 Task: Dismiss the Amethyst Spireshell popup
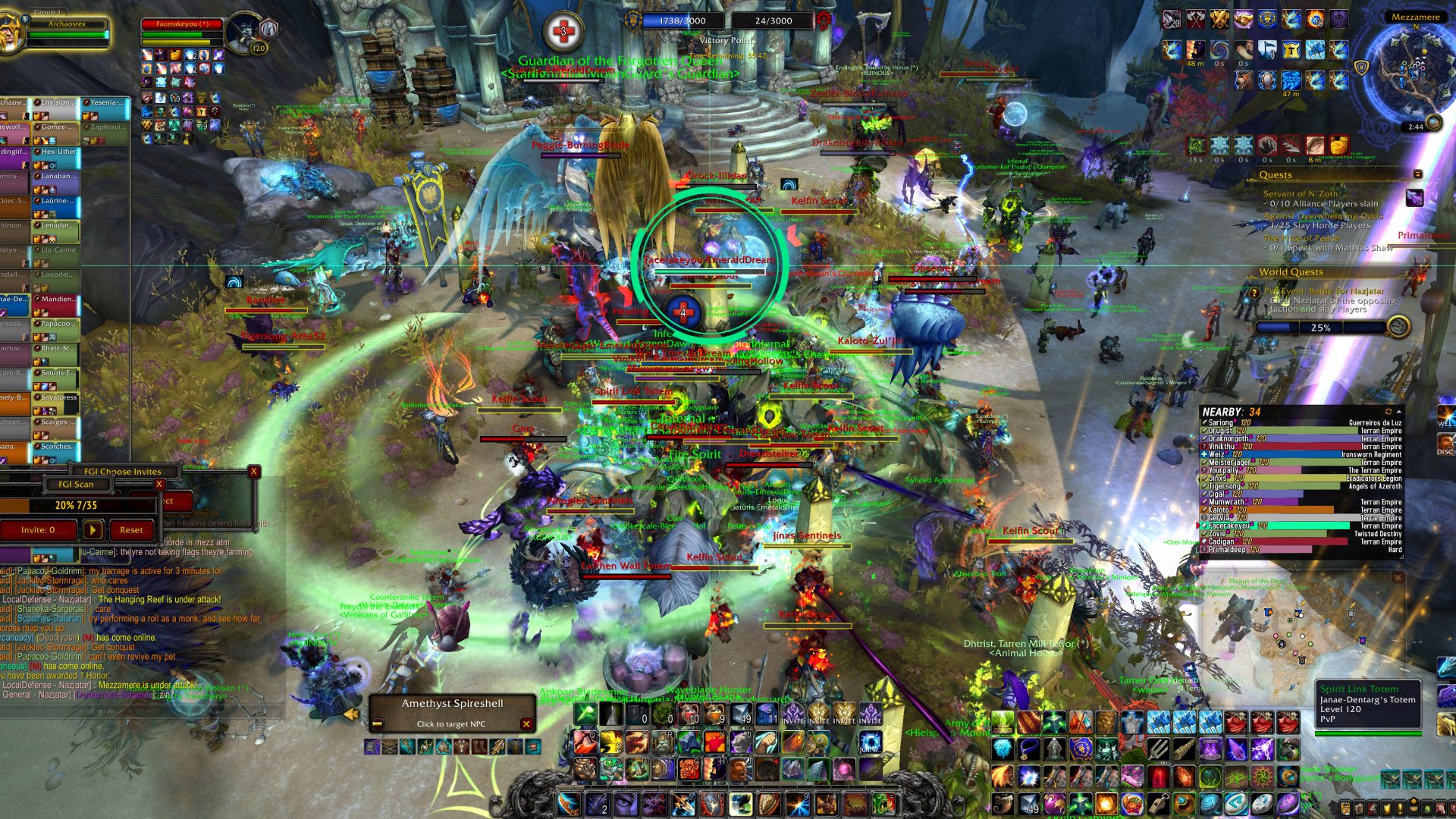[526, 724]
